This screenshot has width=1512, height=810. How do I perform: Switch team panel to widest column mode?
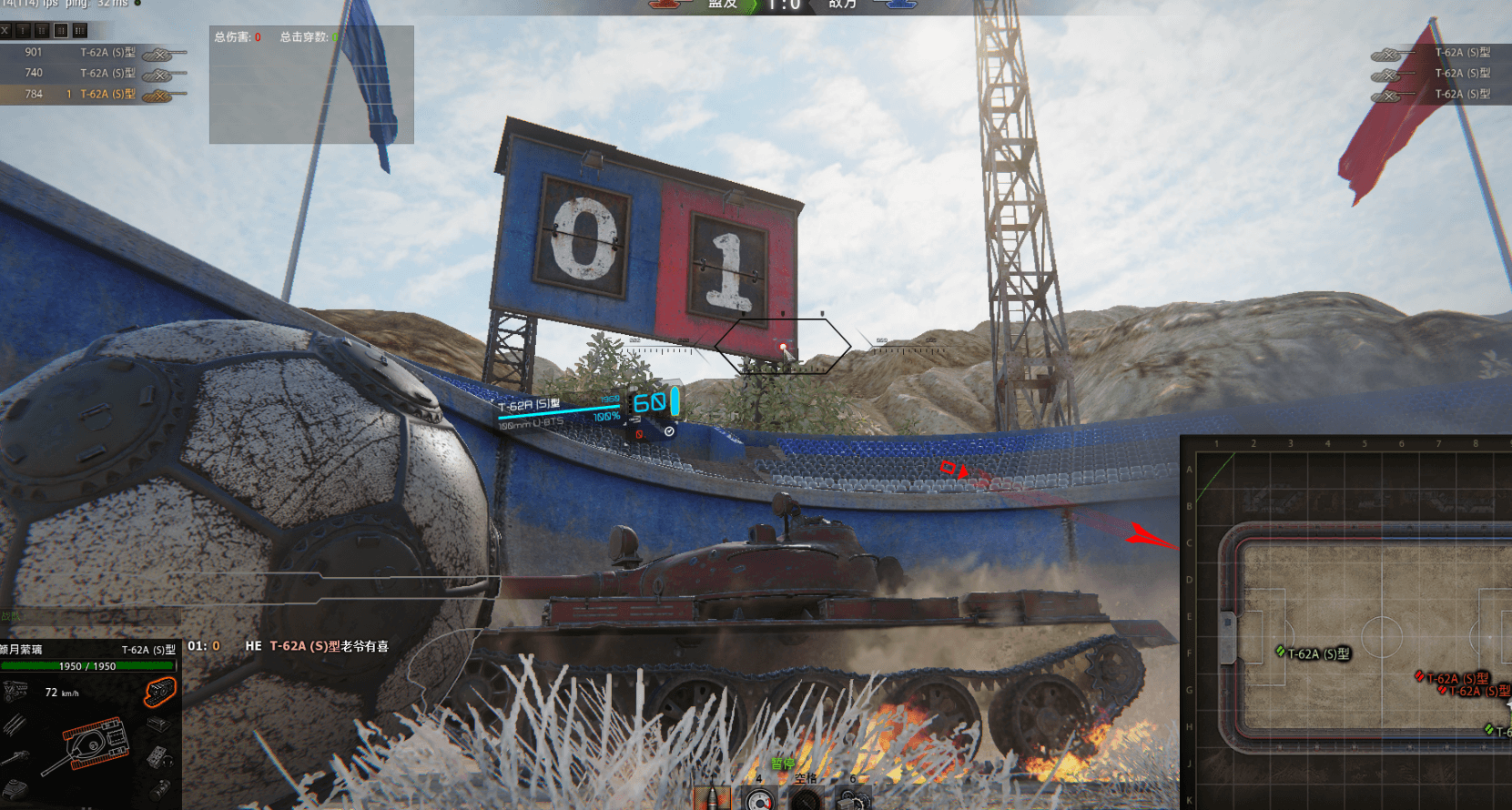(80, 30)
